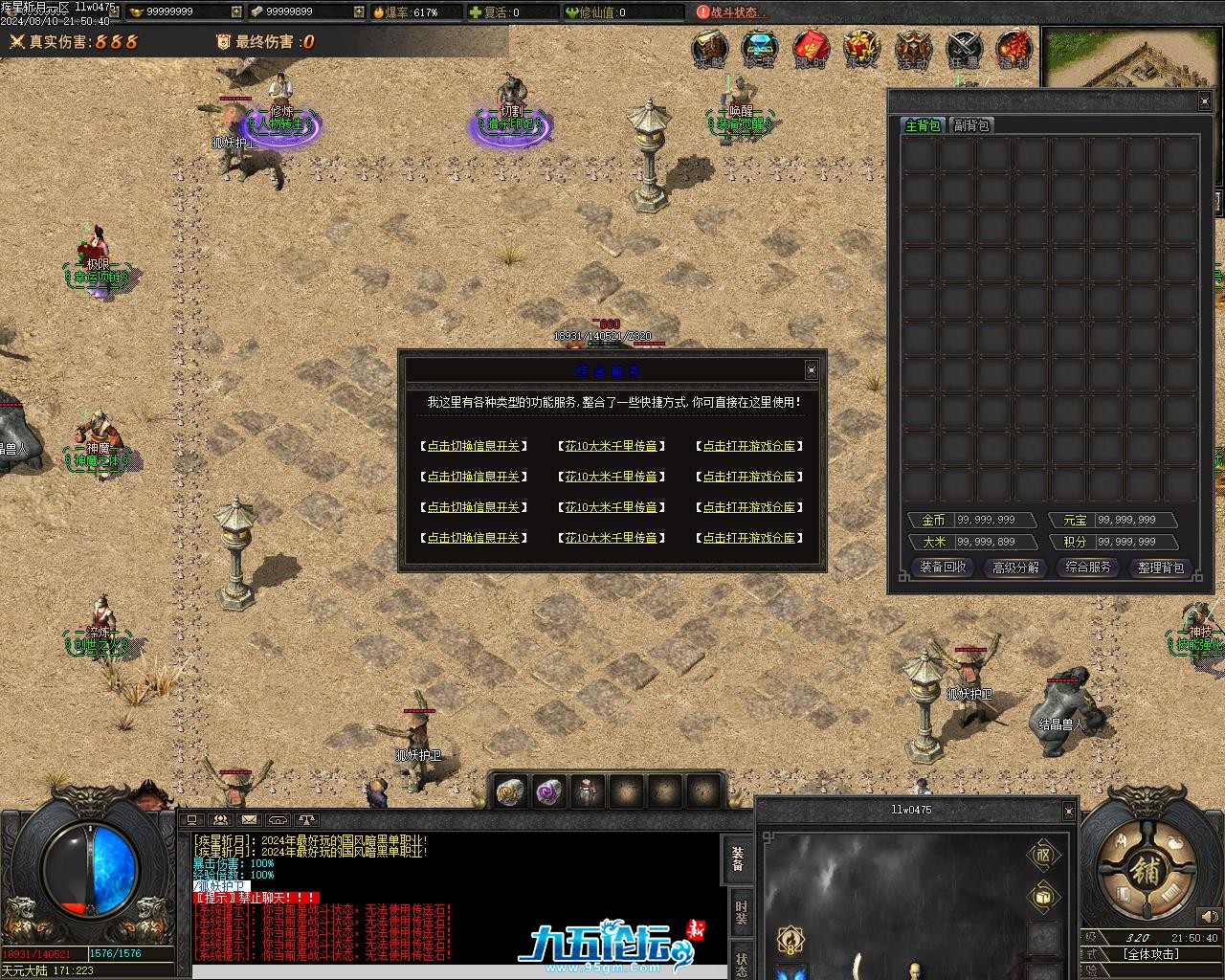This screenshot has width=1225, height=980.
Task: Open the 珍宝 treasure shop icon
Action: 759,49
